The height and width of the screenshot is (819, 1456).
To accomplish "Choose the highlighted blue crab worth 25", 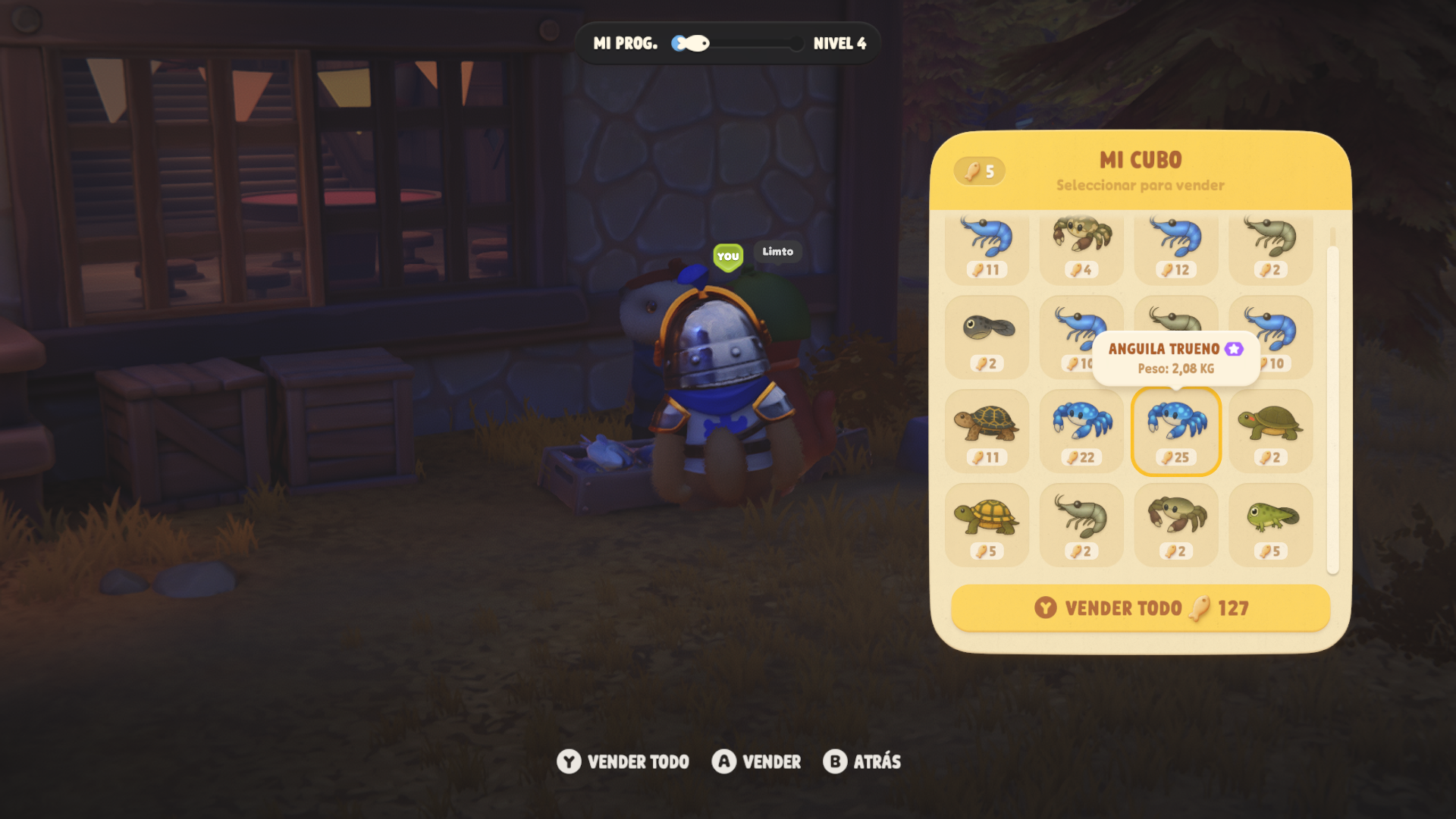I will coord(1176,431).
